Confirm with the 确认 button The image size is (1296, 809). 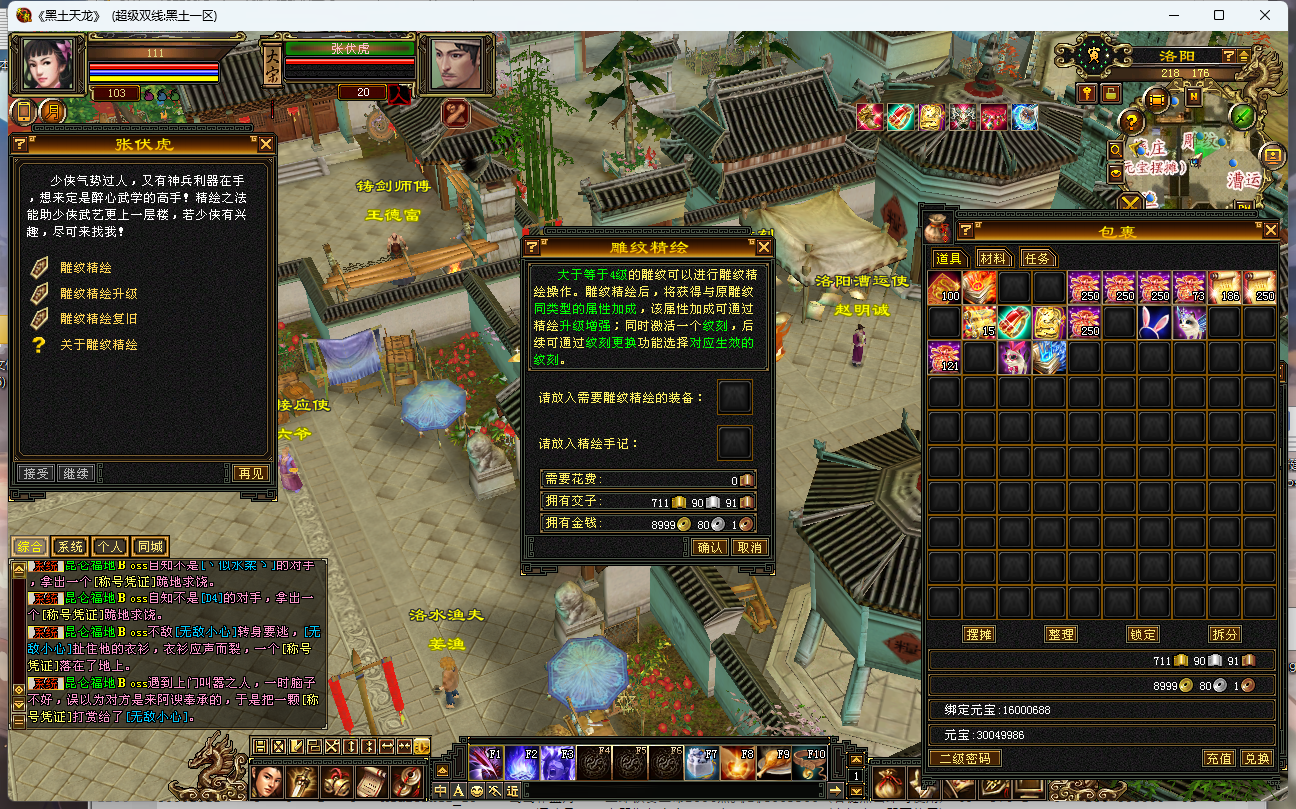[x=711, y=547]
